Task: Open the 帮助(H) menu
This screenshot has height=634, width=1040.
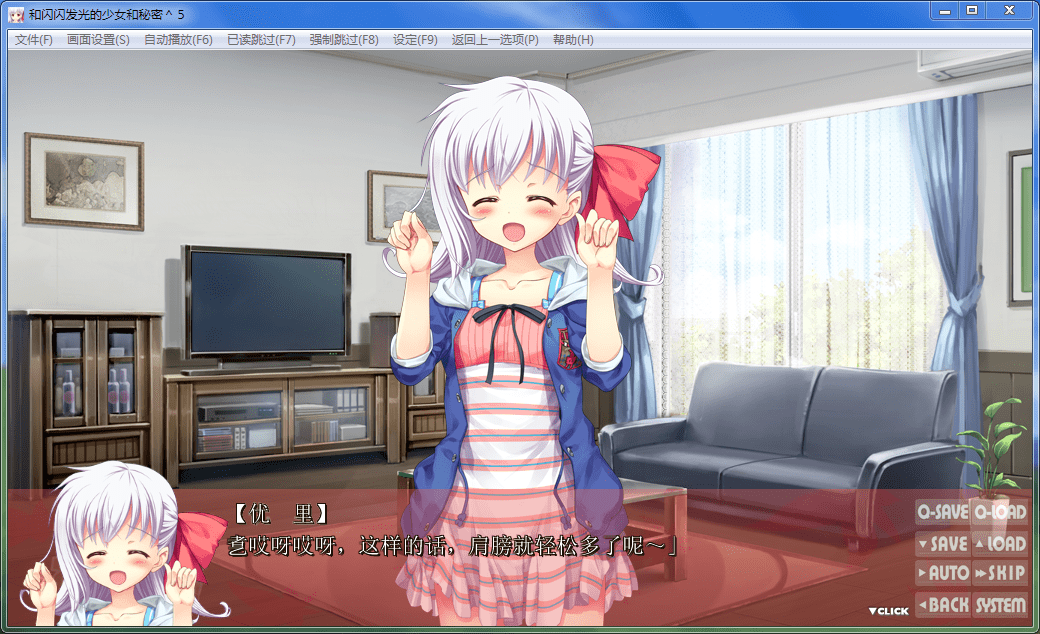Action: click(x=573, y=40)
